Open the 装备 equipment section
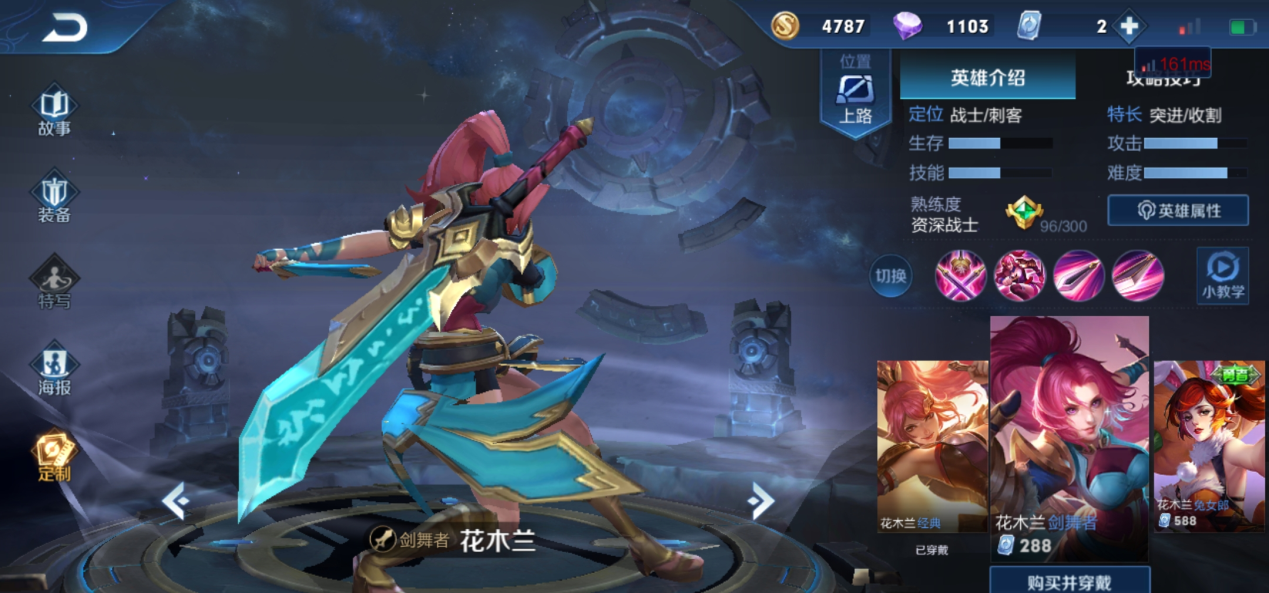The height and width of the screenshot is (593, 1269). 54,199
